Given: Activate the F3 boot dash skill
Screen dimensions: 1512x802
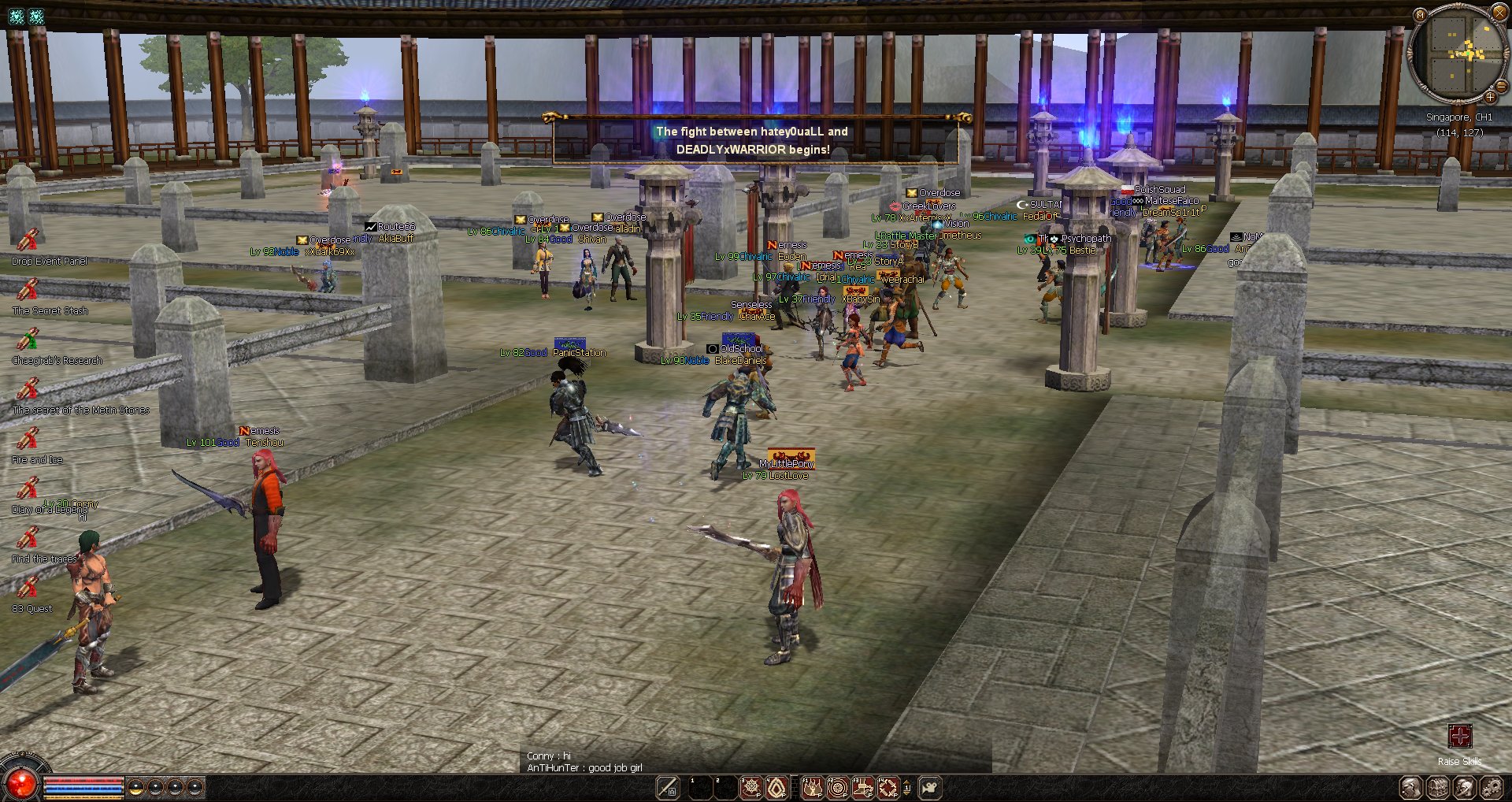Looking at the screenshot, I should tap(863, 787).
